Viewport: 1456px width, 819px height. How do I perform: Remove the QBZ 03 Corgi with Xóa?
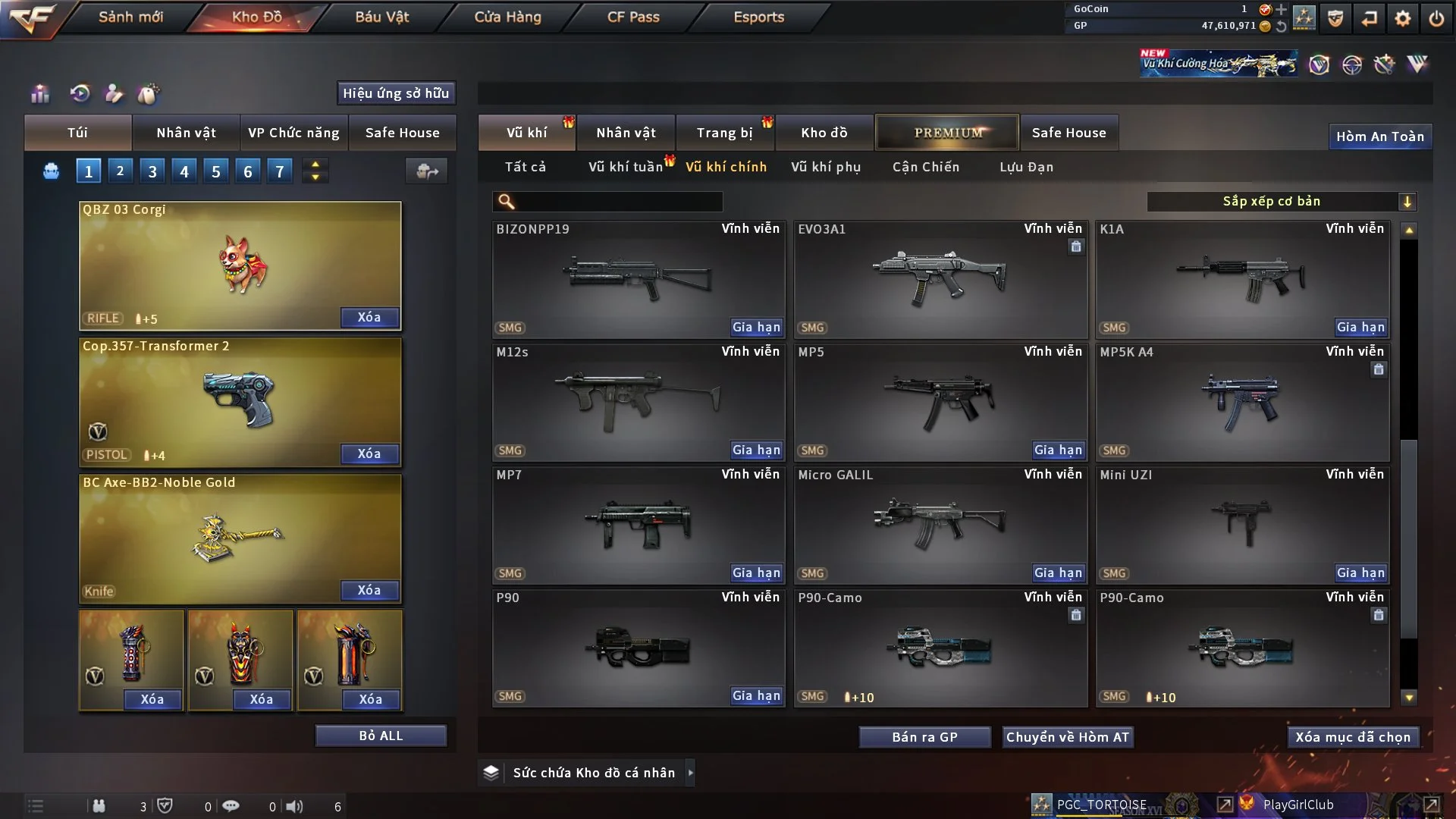[369, 317]
